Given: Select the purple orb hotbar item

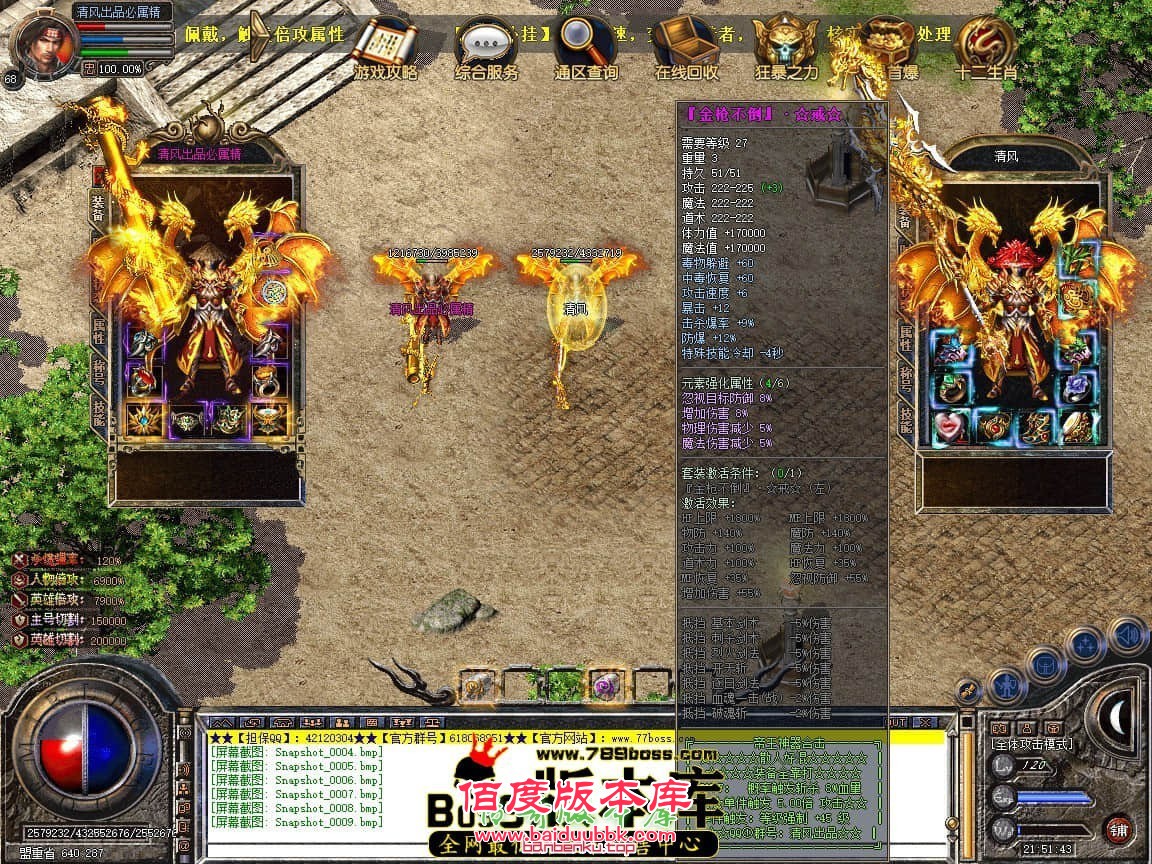Looking at the screenshot, I should 604,685.
